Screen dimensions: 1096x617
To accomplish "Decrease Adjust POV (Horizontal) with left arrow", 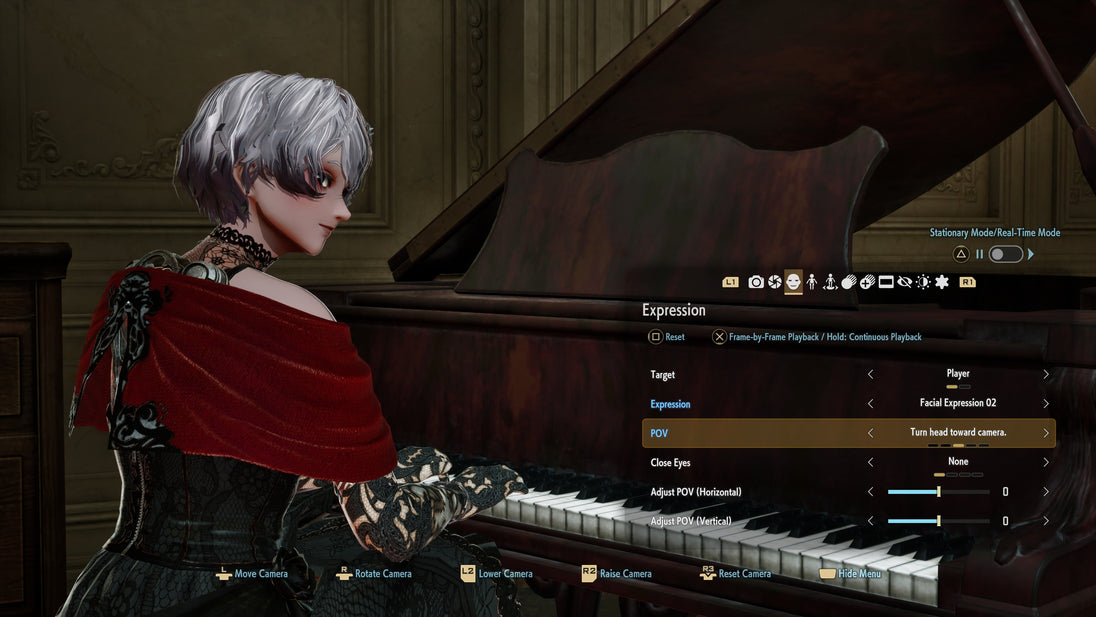I will click(870, 492).
